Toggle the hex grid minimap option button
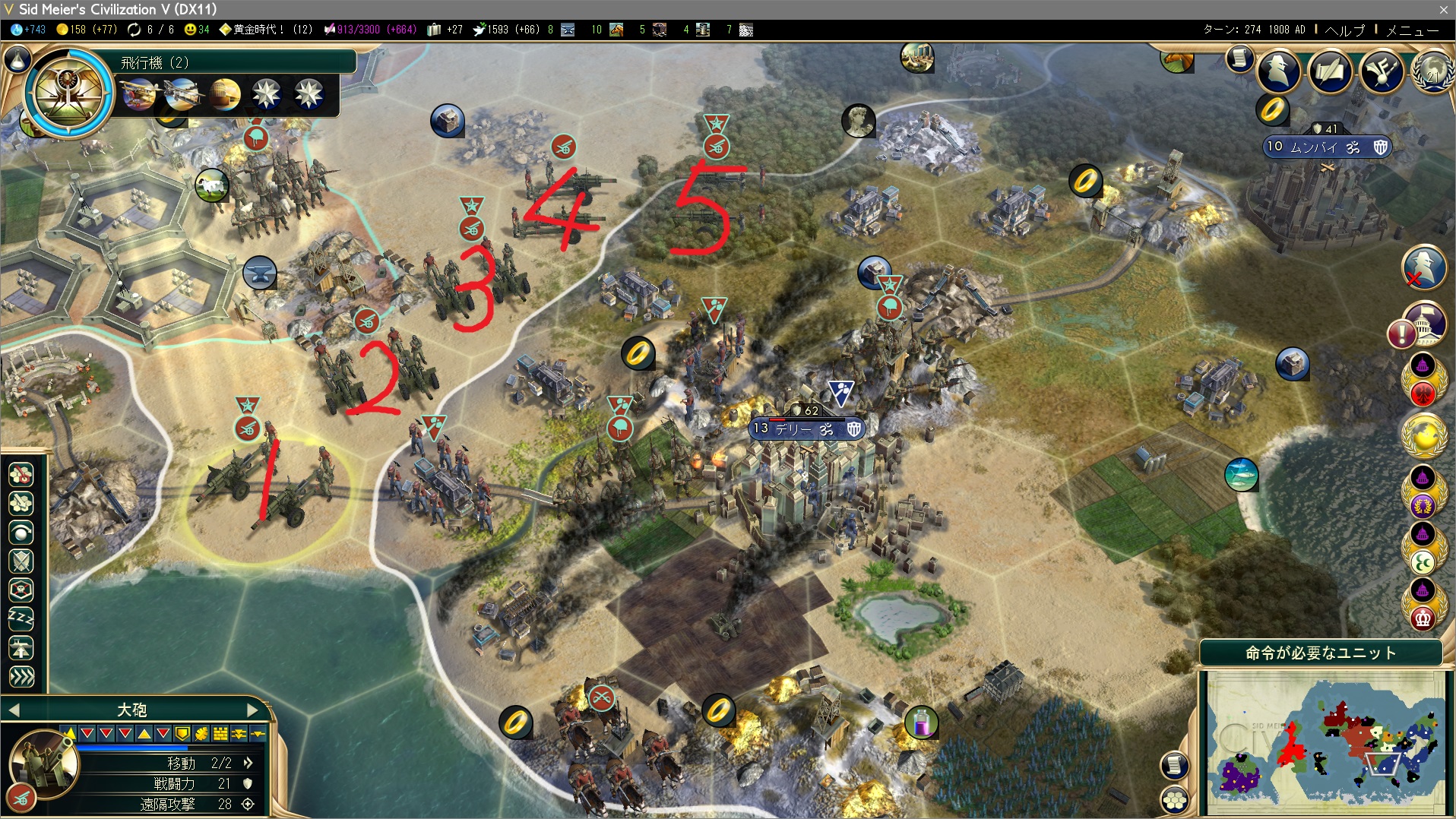This screenshot has height=819, width=1456. 1175,799
